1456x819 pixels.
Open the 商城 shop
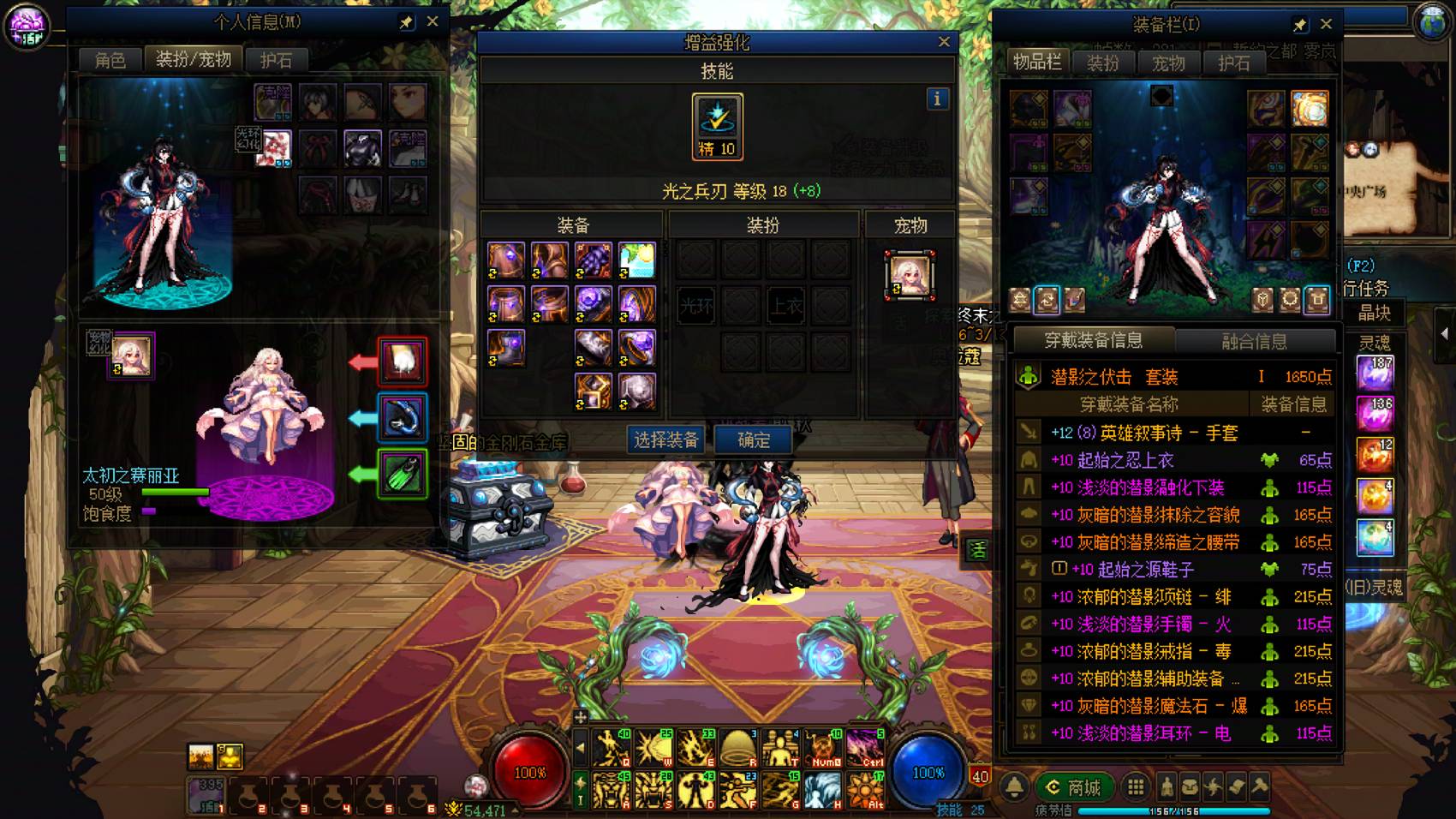click(1075, 786)
